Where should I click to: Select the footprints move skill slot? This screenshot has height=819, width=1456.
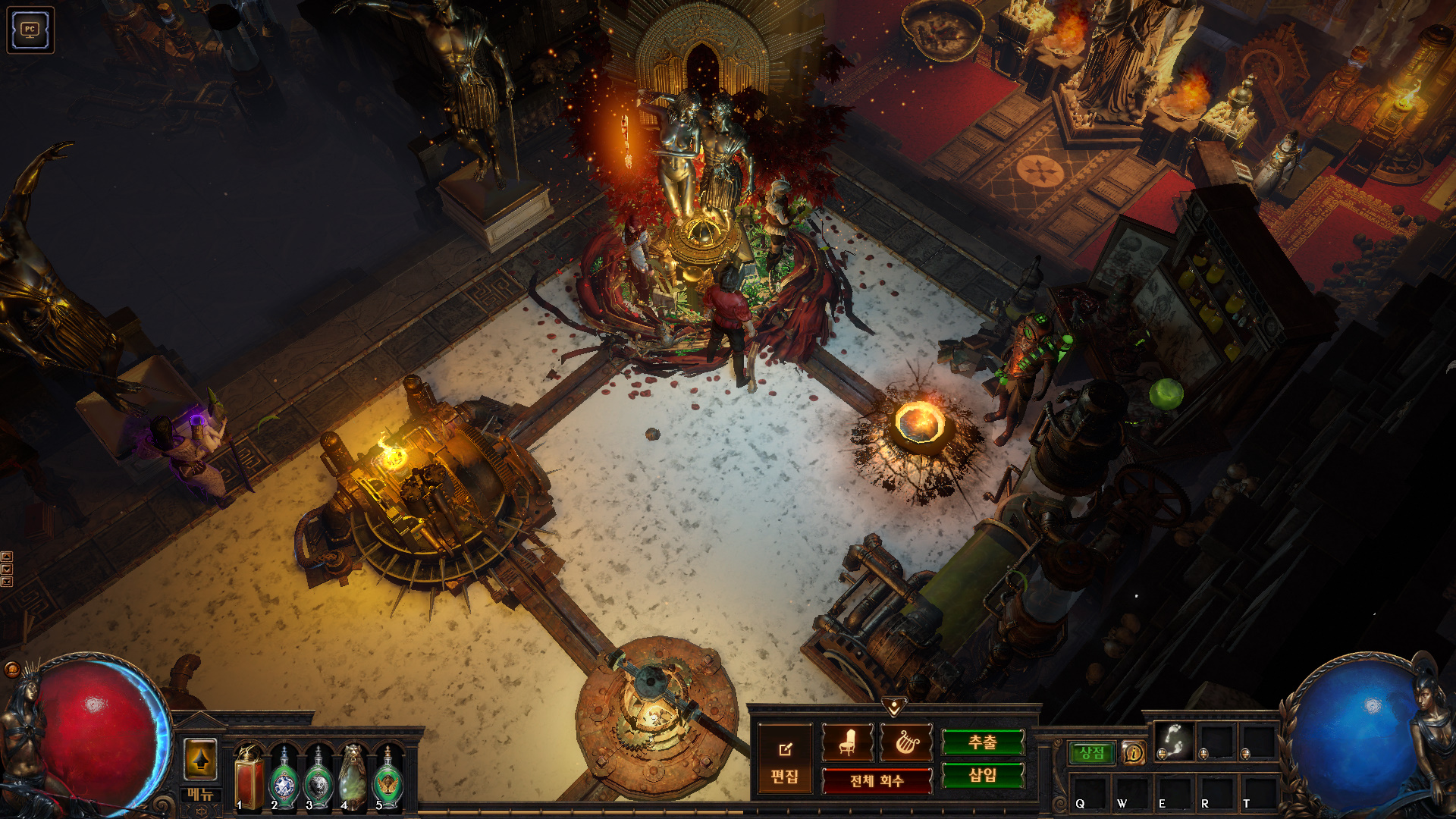[x=1174, y=741]
